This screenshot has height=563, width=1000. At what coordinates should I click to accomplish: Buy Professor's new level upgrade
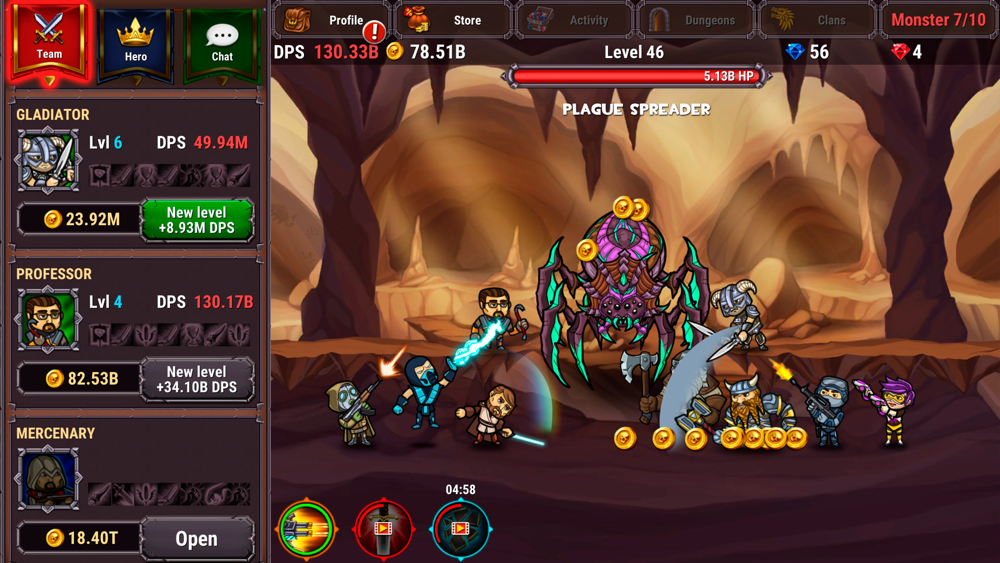196,379
